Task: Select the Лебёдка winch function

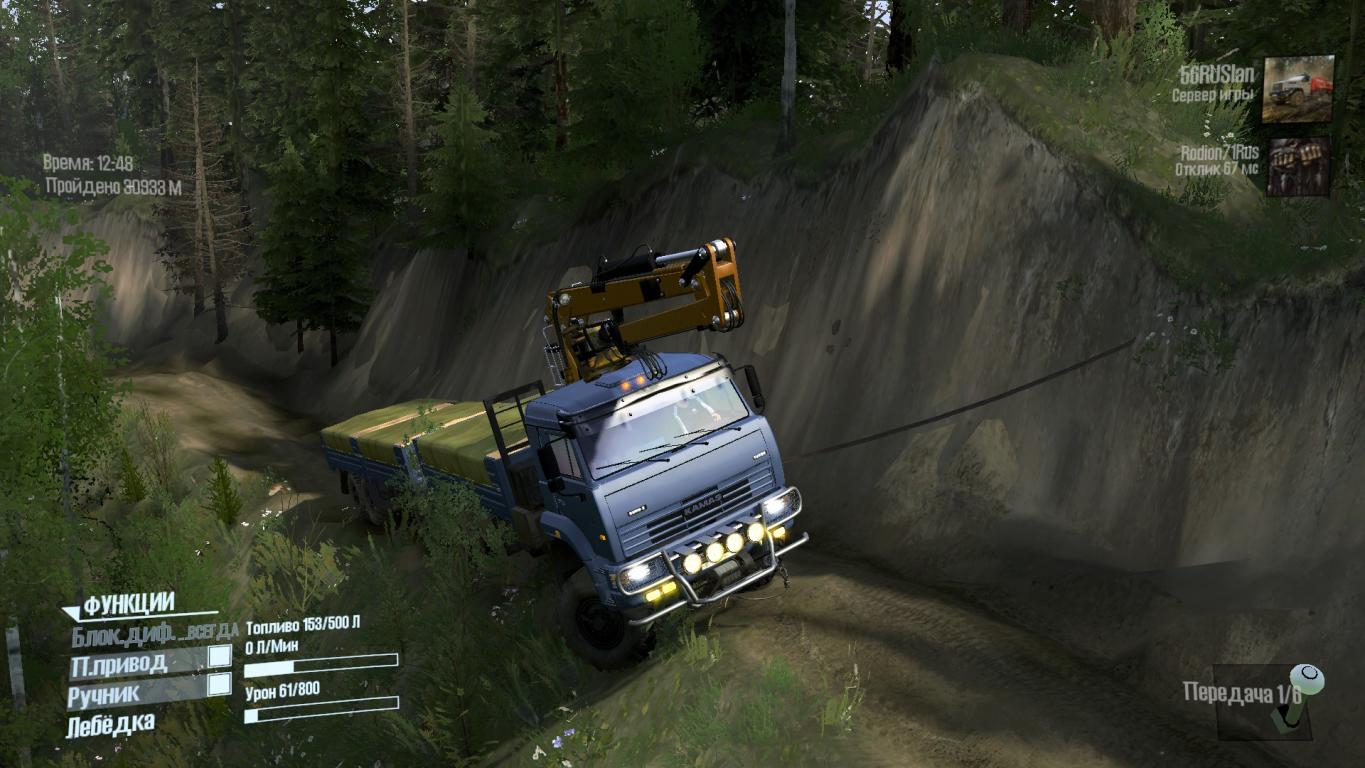Action: click(111, 724)
